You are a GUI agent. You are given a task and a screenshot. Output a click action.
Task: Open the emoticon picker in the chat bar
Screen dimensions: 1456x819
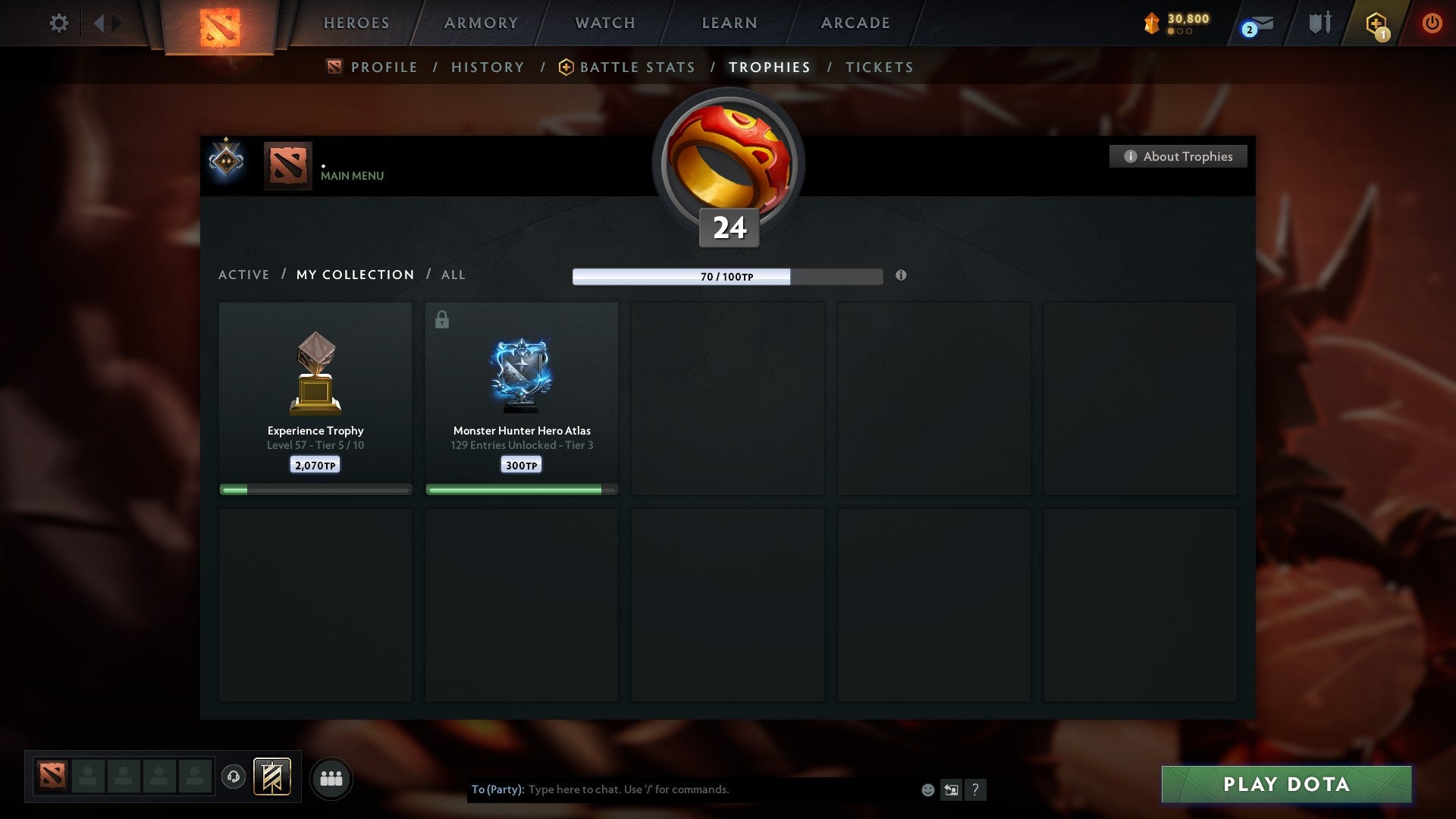click(x=927, y=790)
